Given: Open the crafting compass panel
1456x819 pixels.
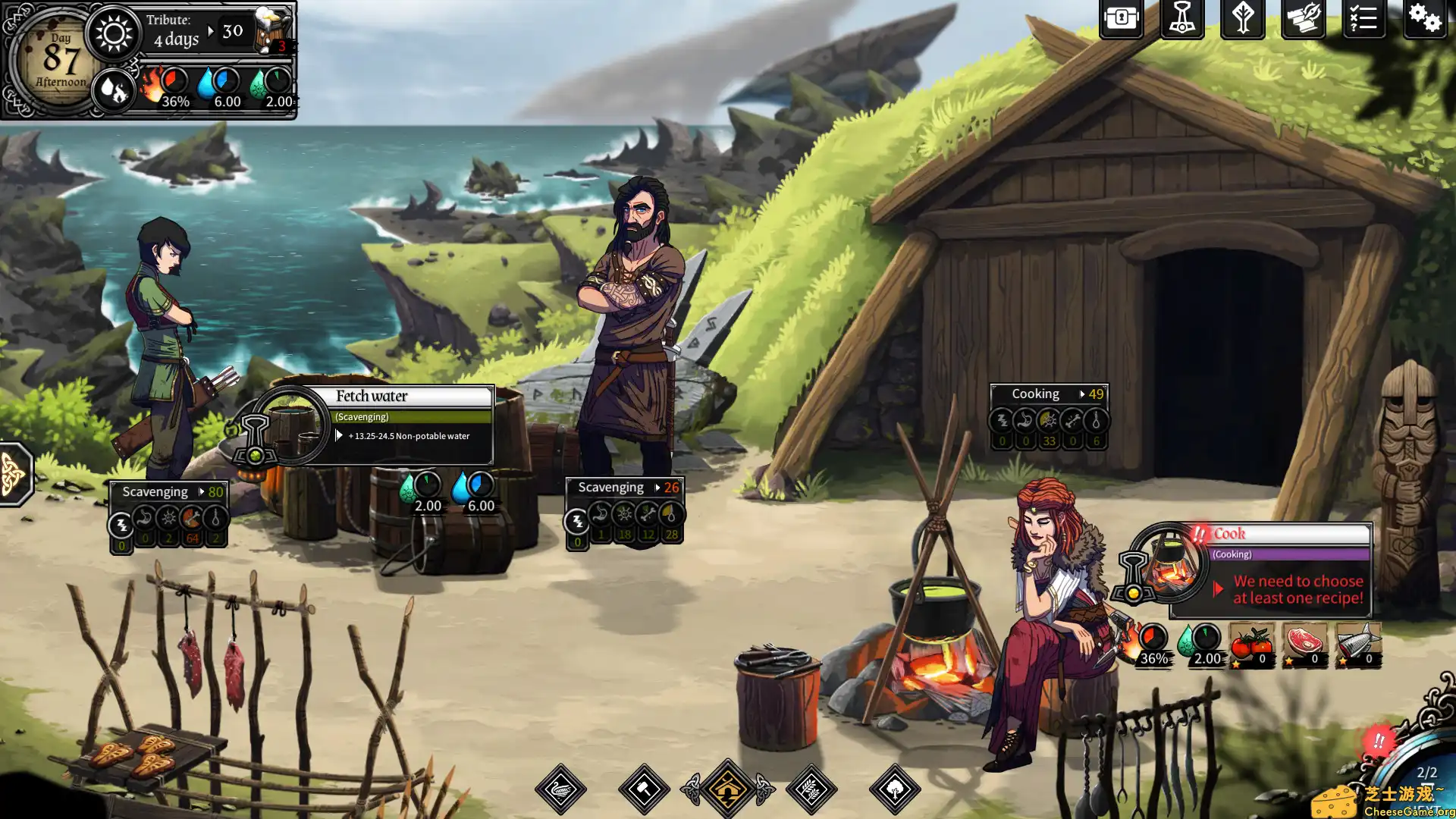Looking at the screenshot, I should 1304,20.
